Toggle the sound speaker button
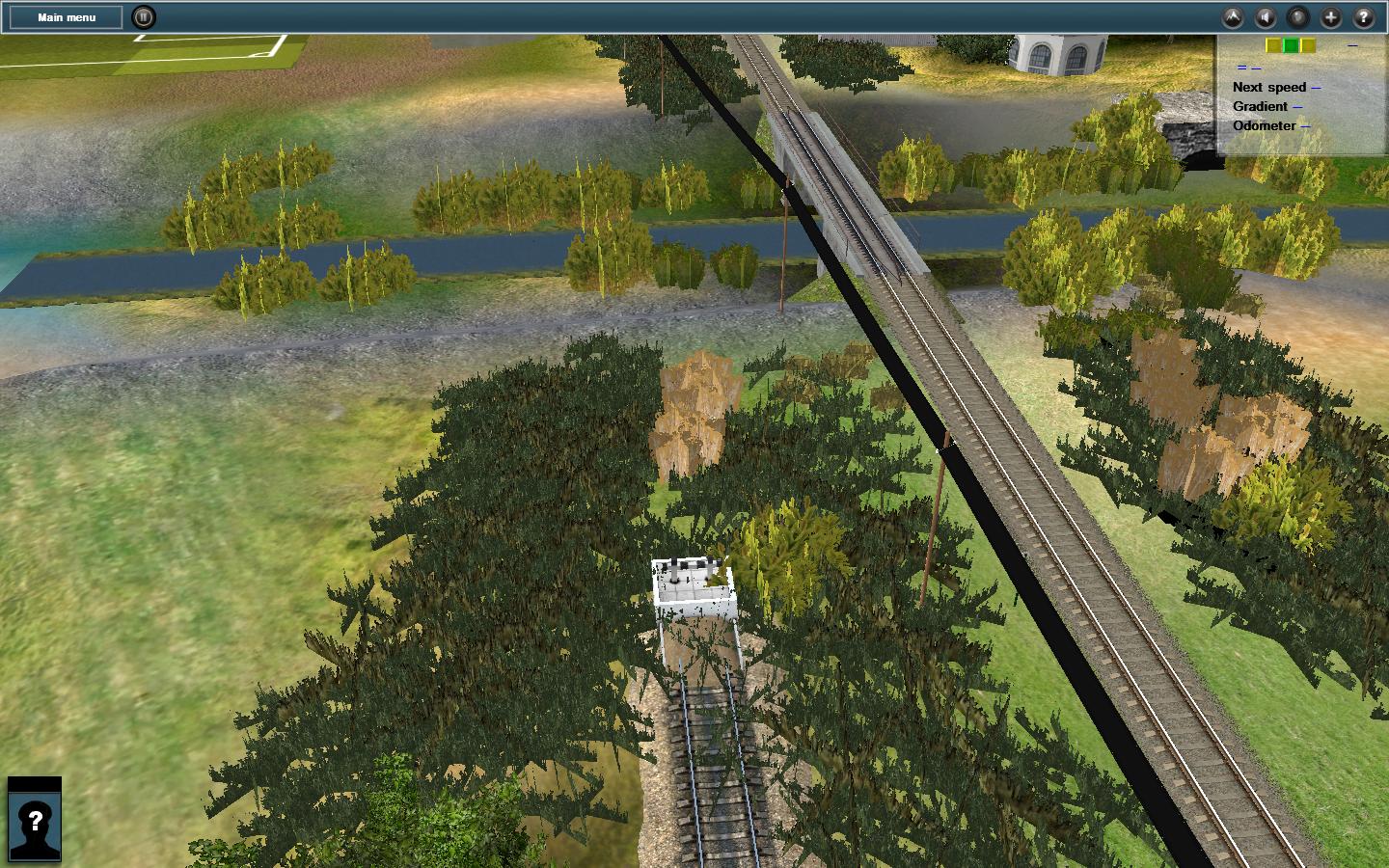The width and height of the screenshot is (1389, 868). pos(1266,17)
